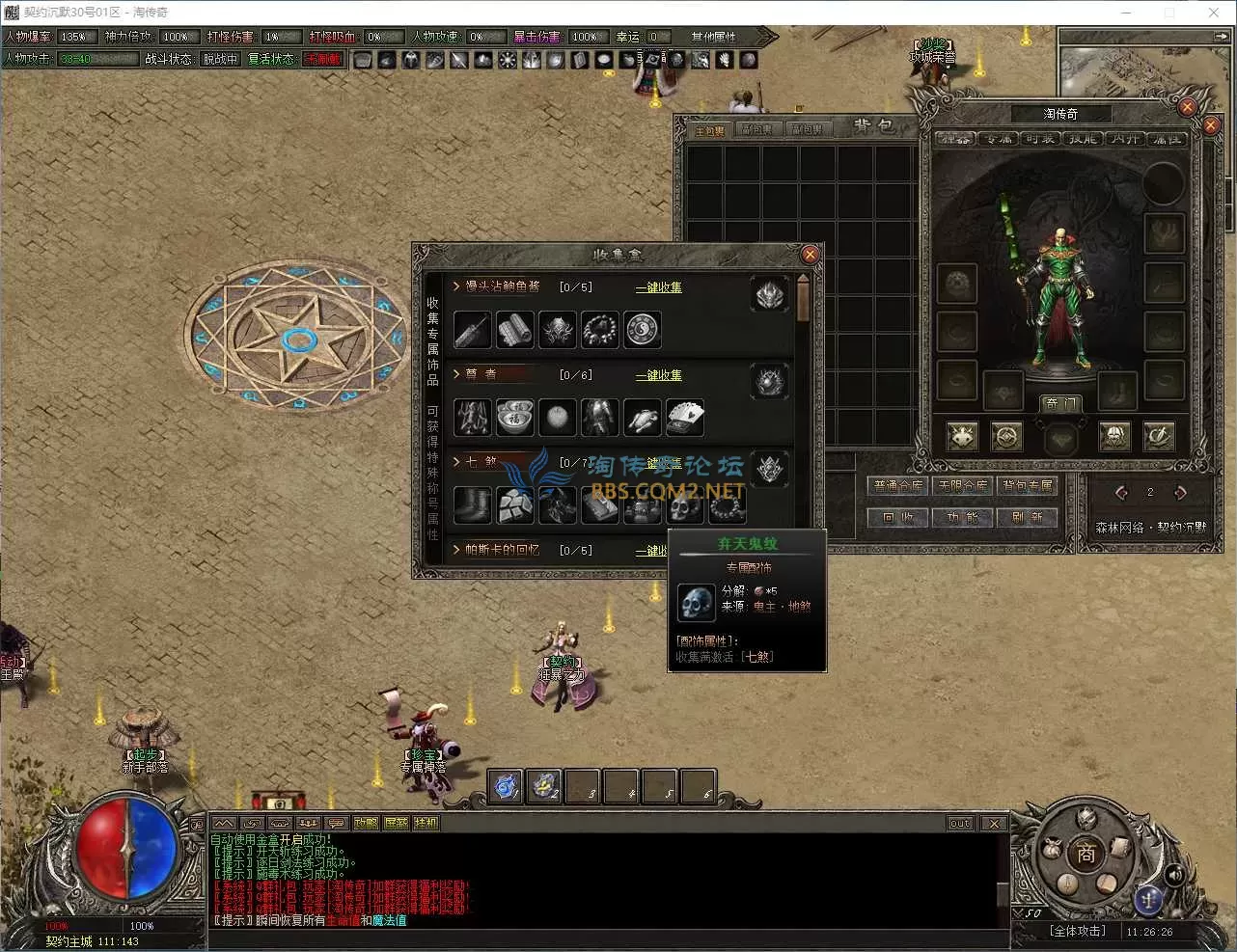The height and width of the screenshot is (952, 1237).
Task: Click the 刷新 refresh button in bag
Action: click(x=1027, y=518)
